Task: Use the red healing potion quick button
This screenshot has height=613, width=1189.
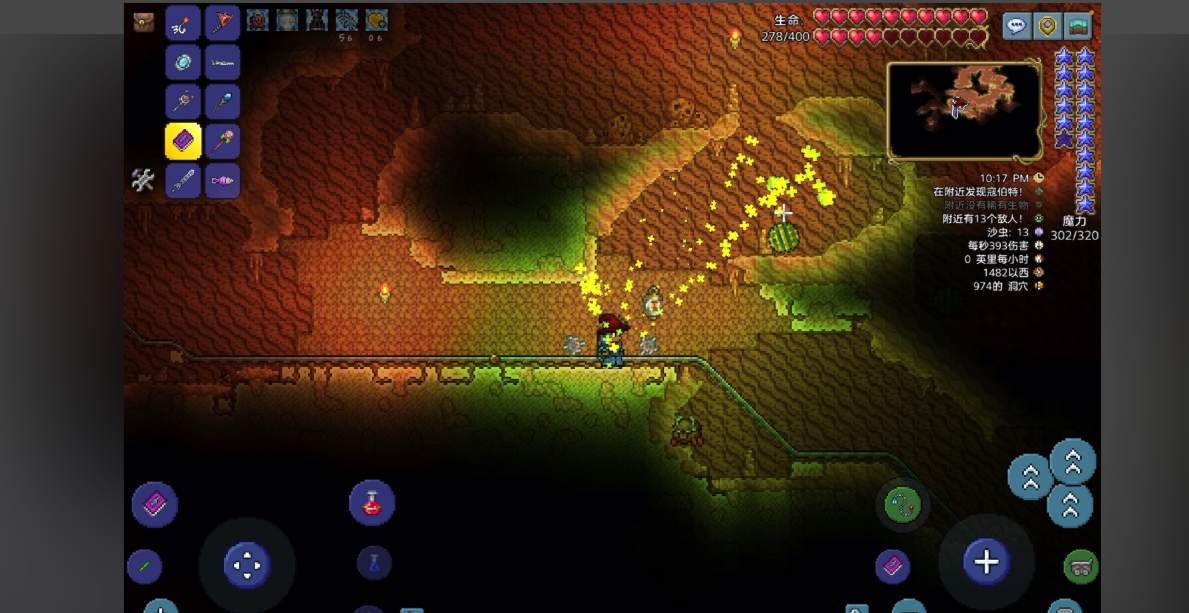Action: [372, 502]
